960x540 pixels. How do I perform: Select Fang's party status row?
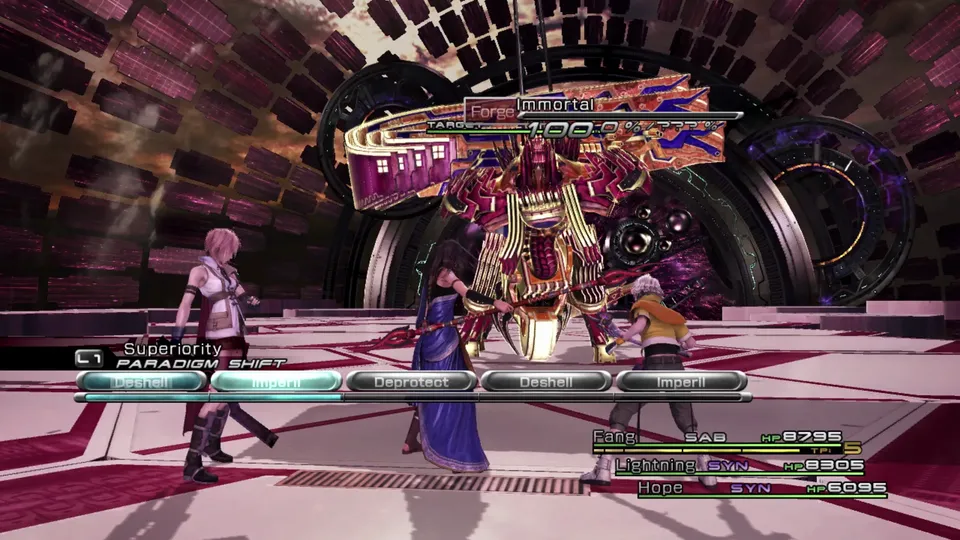725,438
